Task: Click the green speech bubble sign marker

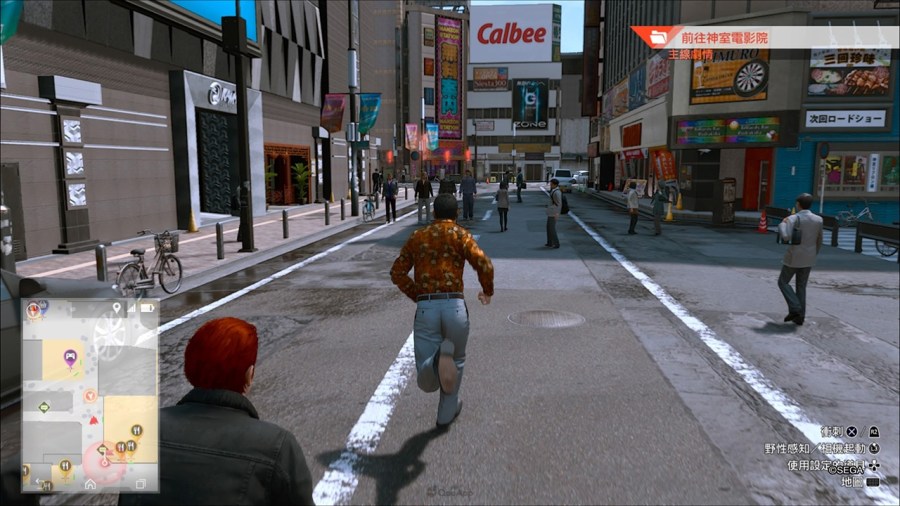Action: click(44, 406)
